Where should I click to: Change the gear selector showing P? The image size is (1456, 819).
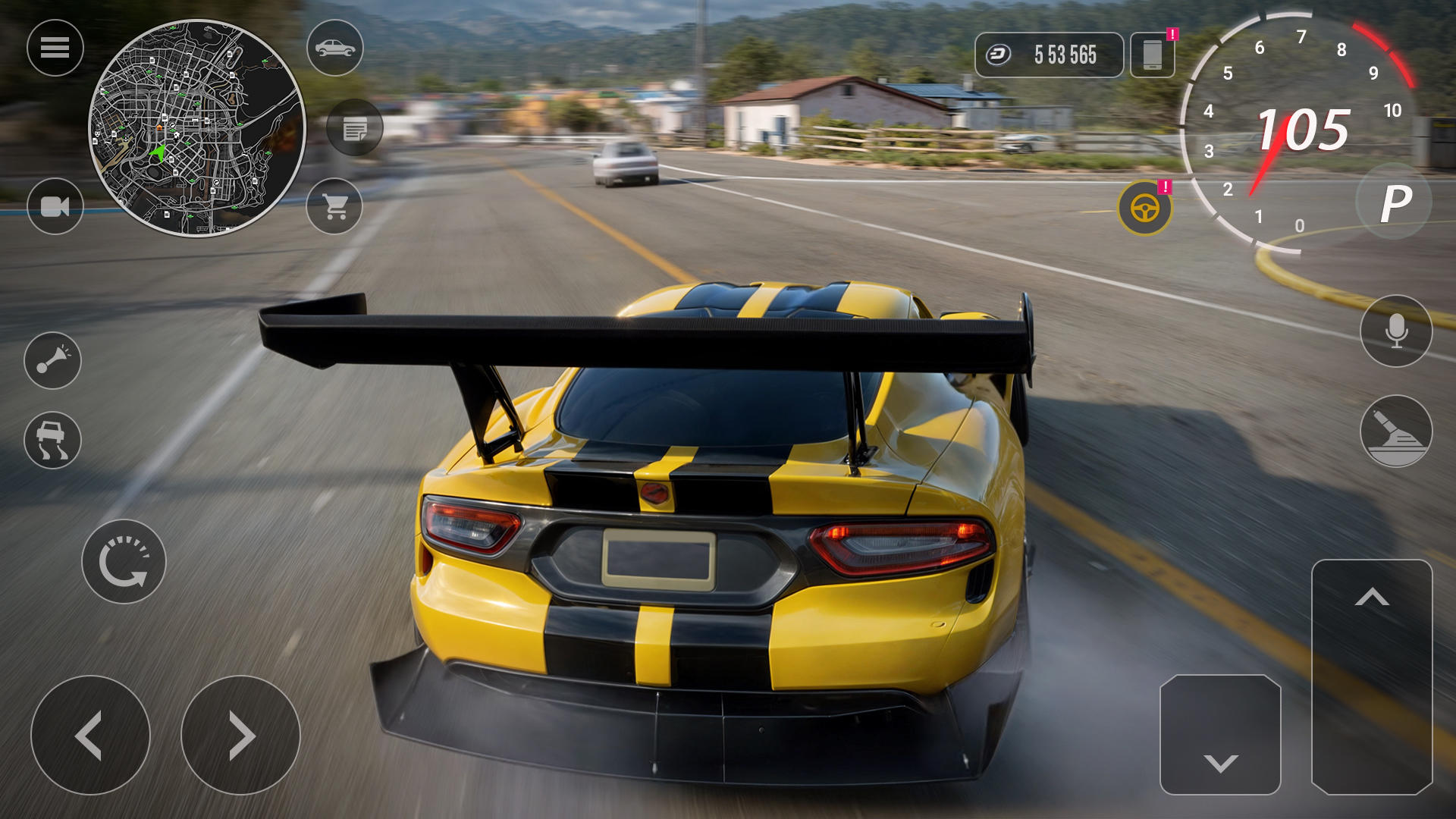tap(1395, 203)
